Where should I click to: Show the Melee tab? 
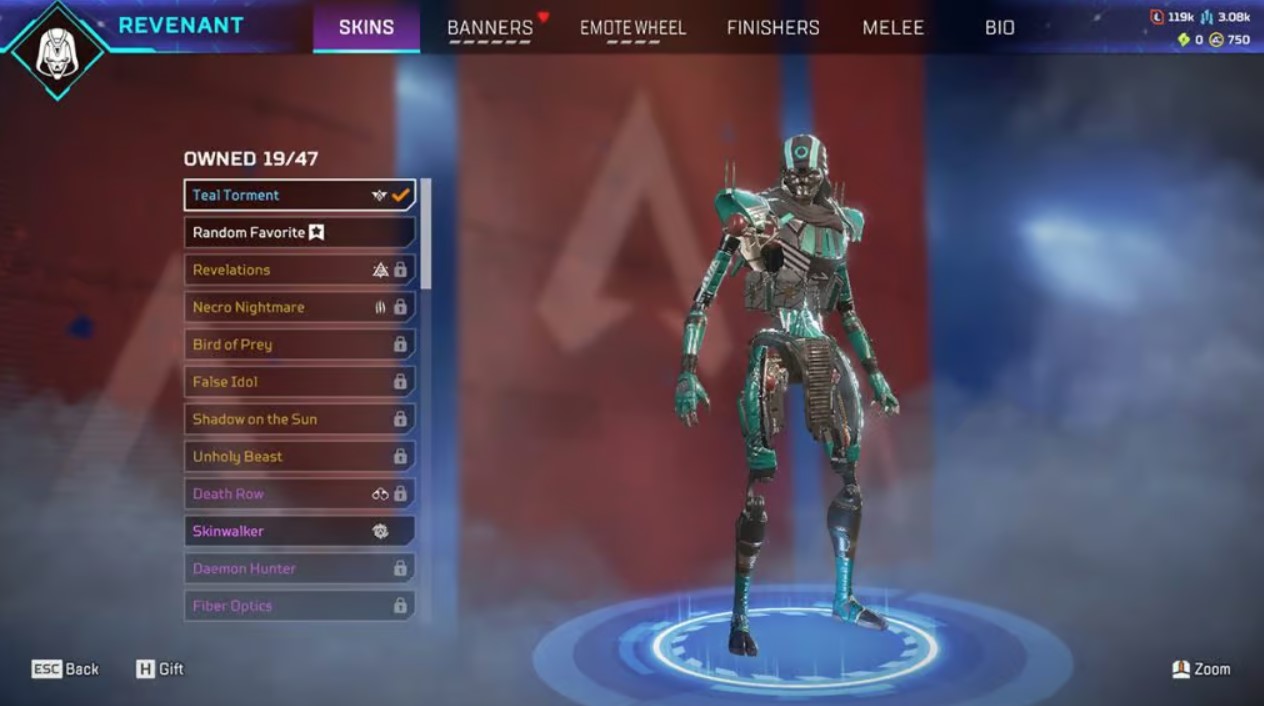pyautogui.click(x=893, y=28)
